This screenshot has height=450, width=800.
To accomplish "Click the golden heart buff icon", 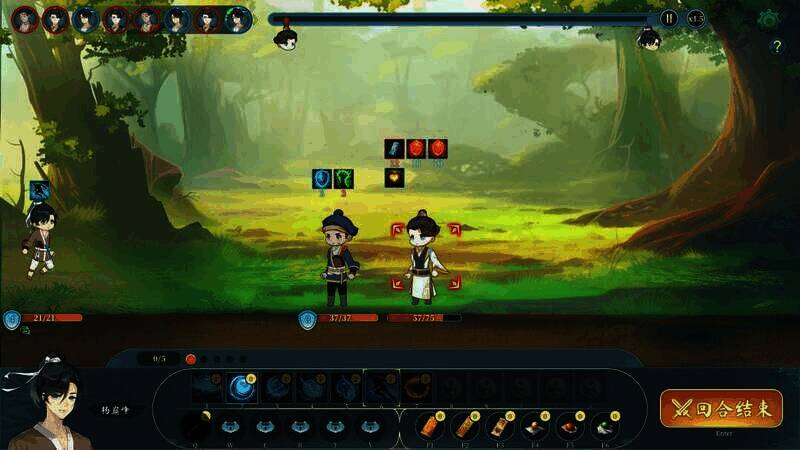I will pyautogui.click(x=395, y=178).
